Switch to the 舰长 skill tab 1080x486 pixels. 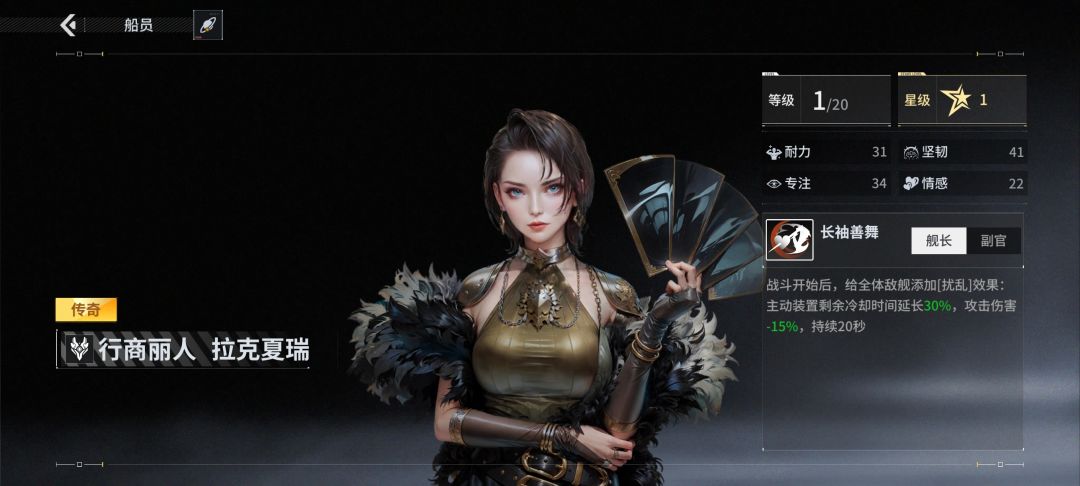939,240
